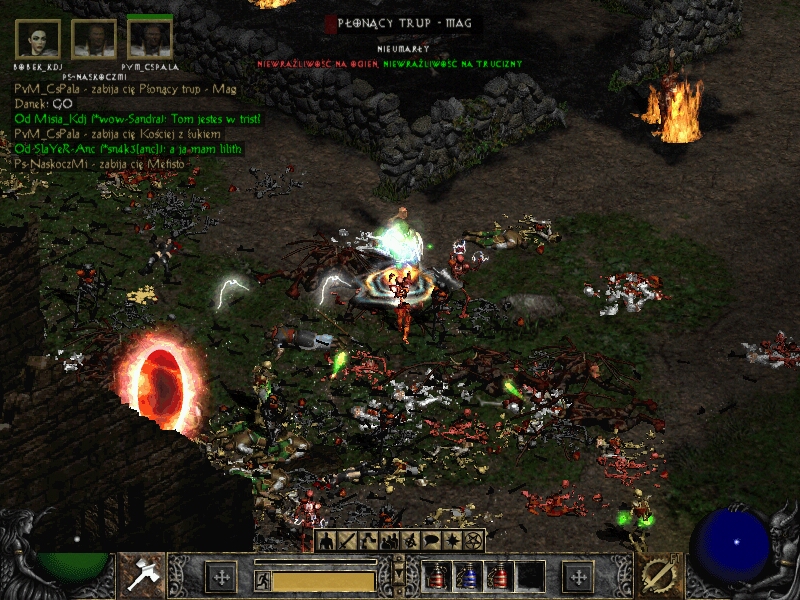
Task: Select Bobek_KDJ party portrait
Action: coord(38,39)
